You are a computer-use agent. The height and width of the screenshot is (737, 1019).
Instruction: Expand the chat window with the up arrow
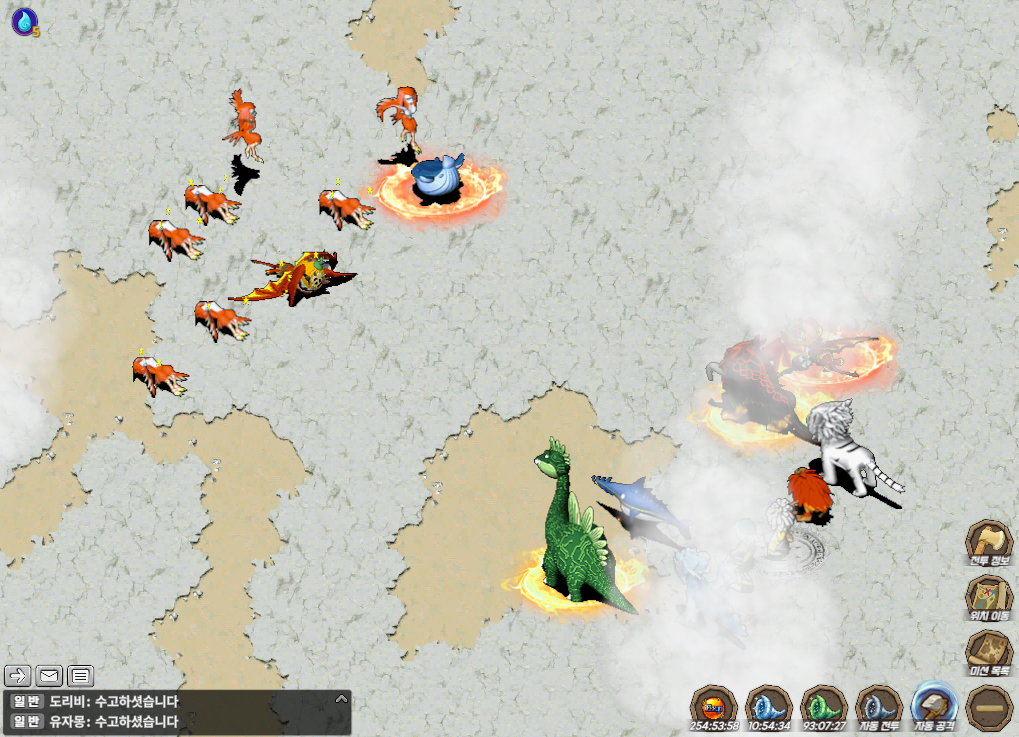point(341,699)
